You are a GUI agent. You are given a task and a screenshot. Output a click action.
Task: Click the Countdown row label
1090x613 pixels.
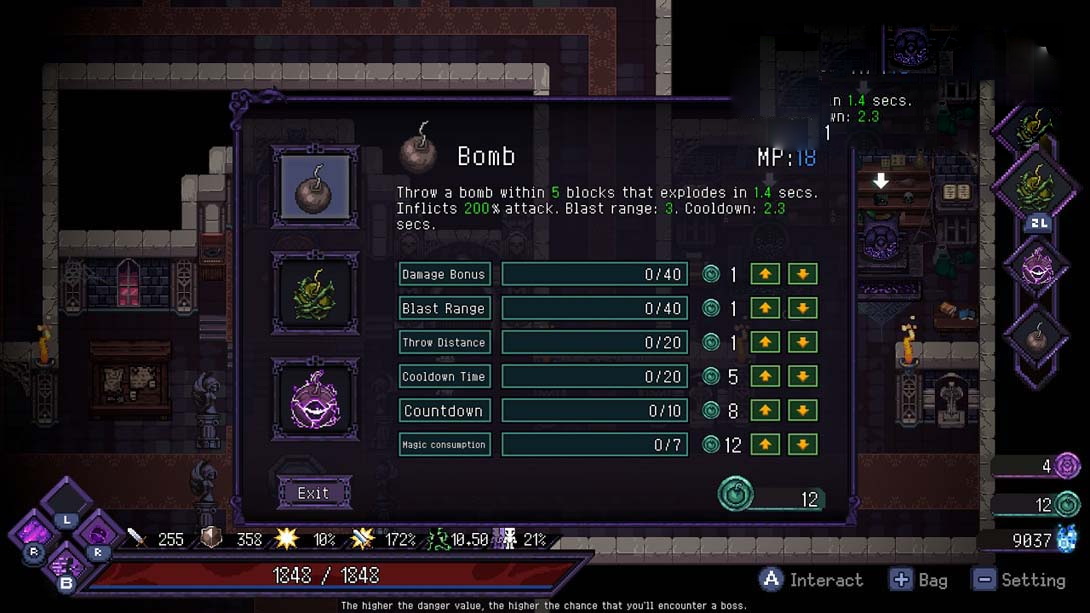point(444,411)
